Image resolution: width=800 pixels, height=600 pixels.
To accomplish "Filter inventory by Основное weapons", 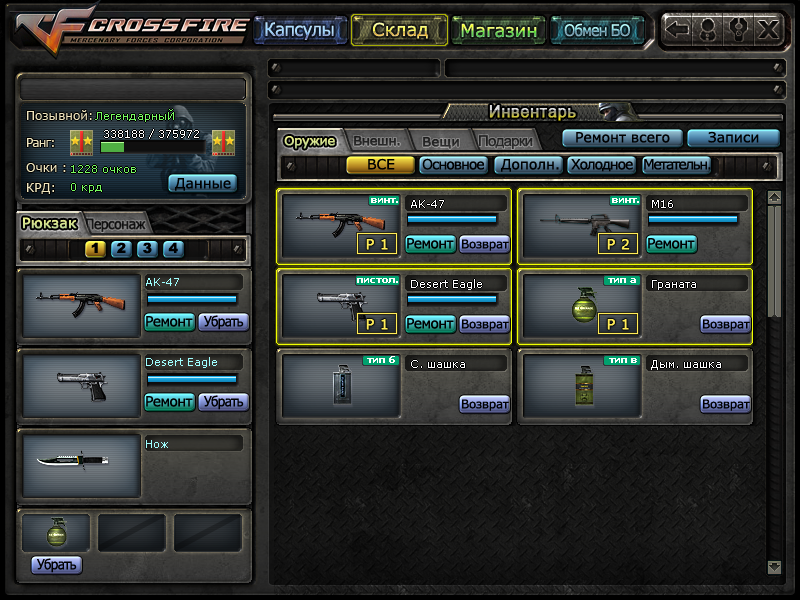I will pyautogui.click(x=453, y=165).
